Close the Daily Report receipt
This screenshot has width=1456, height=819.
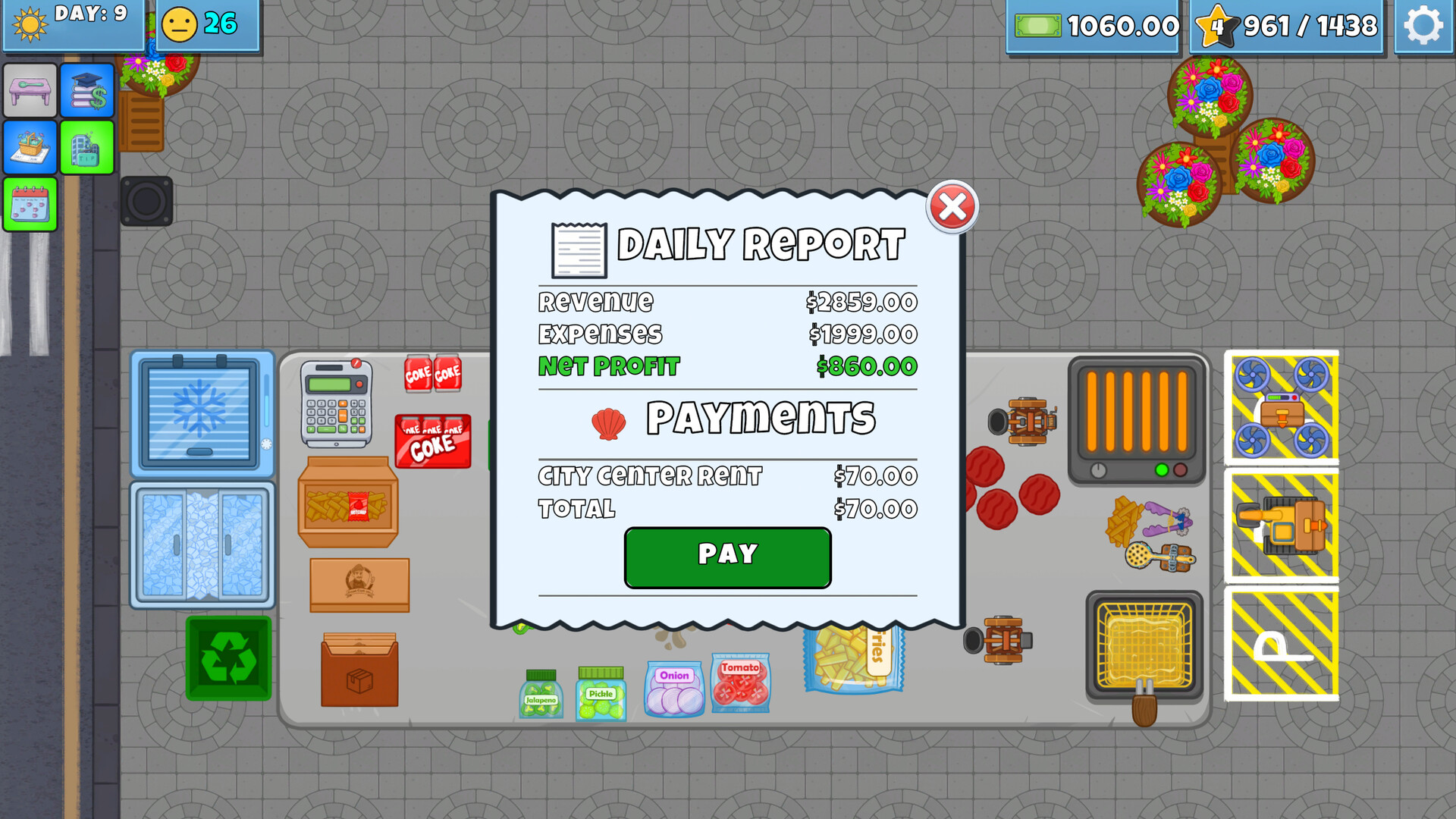tap(952, 206)
